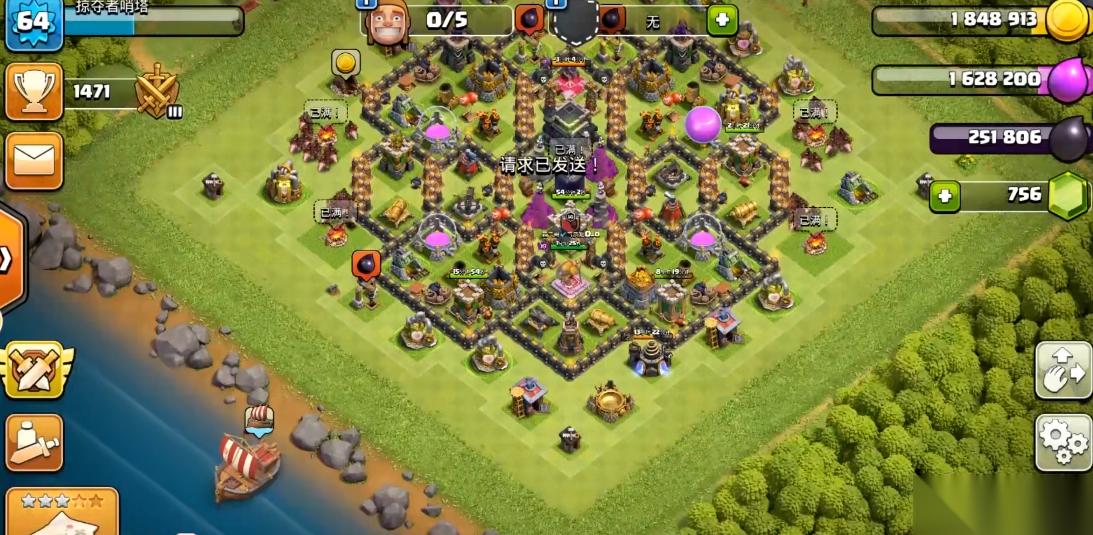This screenshot has width=1093, height=535.
Task: Expand the orange chat arrow tab
Action: tap(8, 259)
